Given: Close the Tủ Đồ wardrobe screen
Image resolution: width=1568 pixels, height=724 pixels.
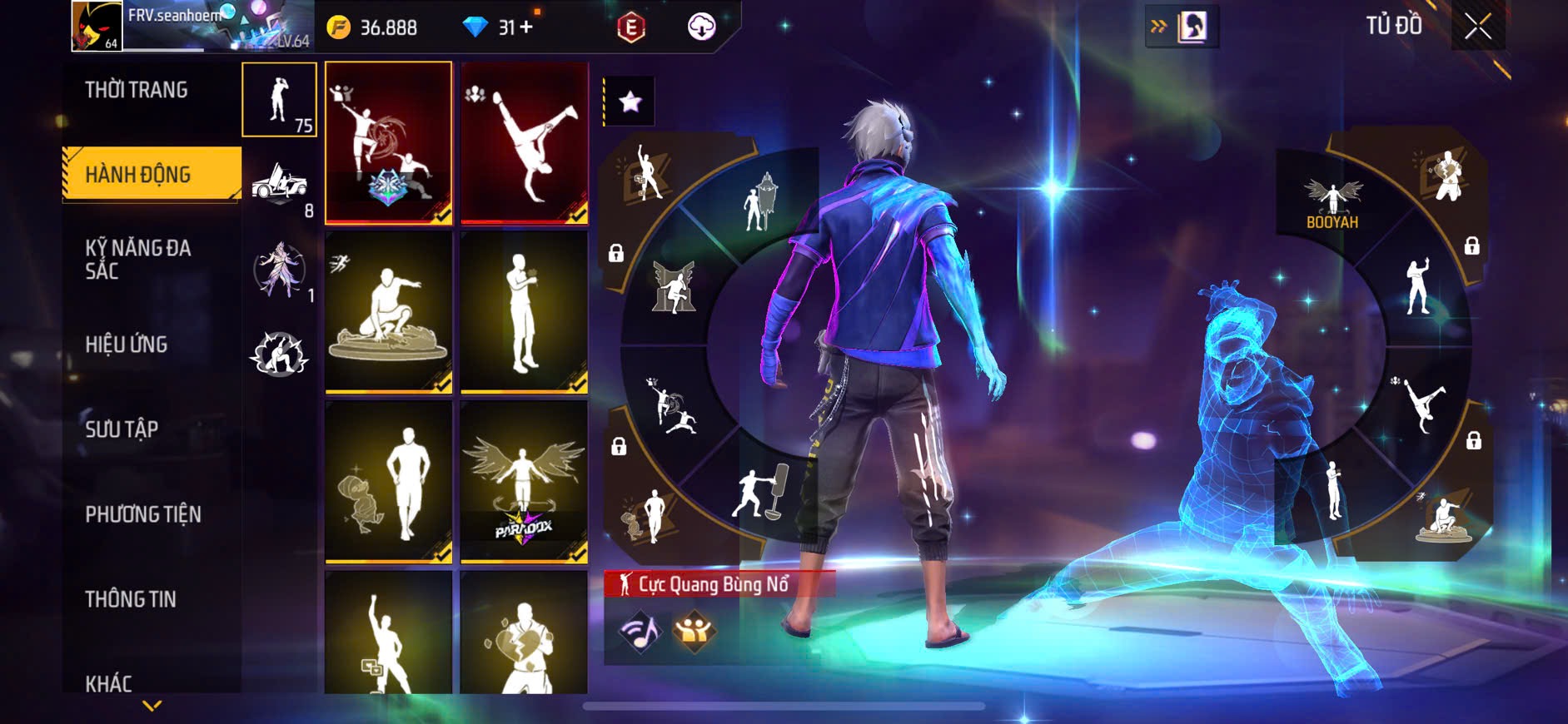Looking at the screenshot, I should [1478, 27].
